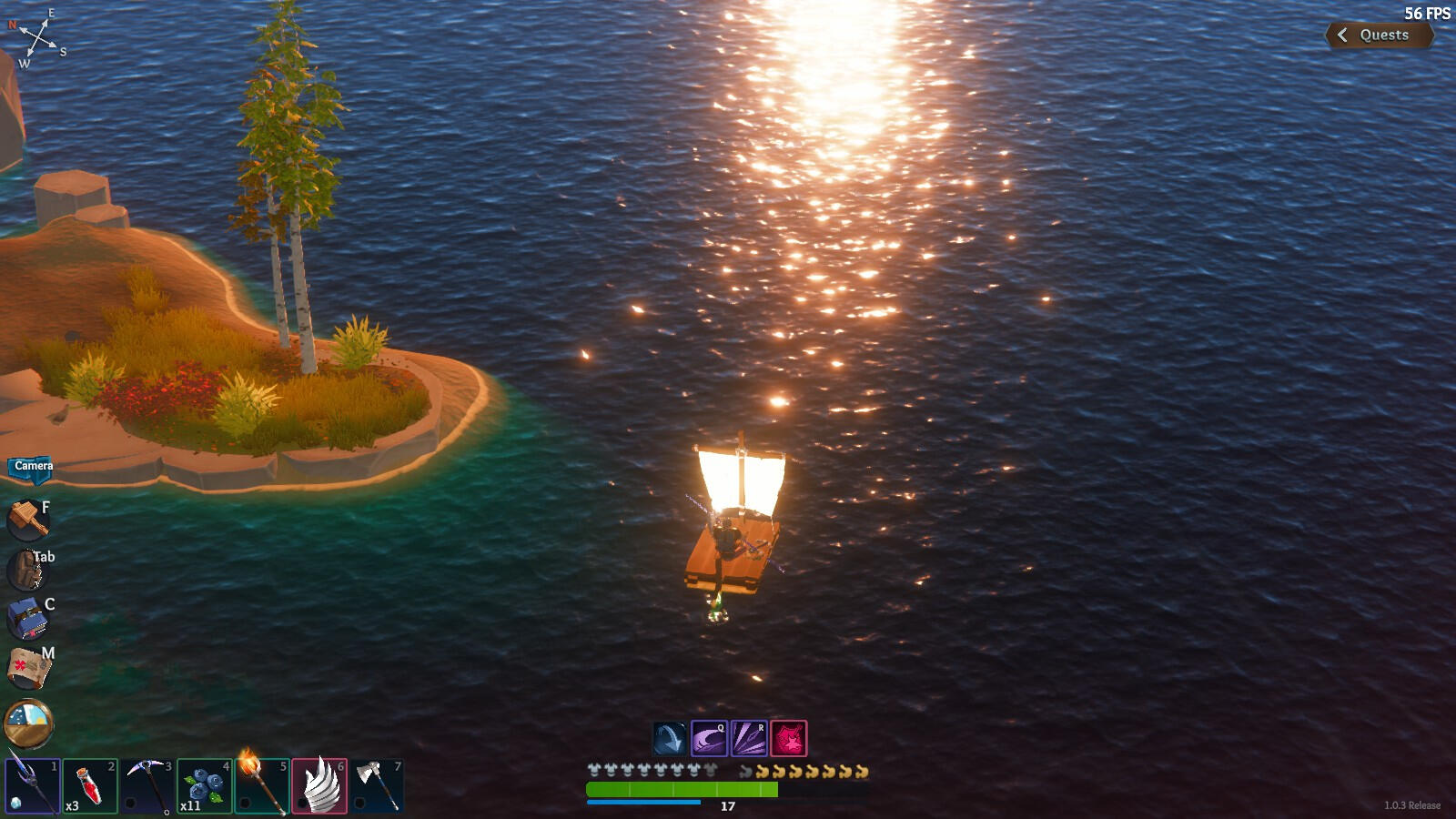Use the red health potion slot
The image size is (1456, 819).
90,785
